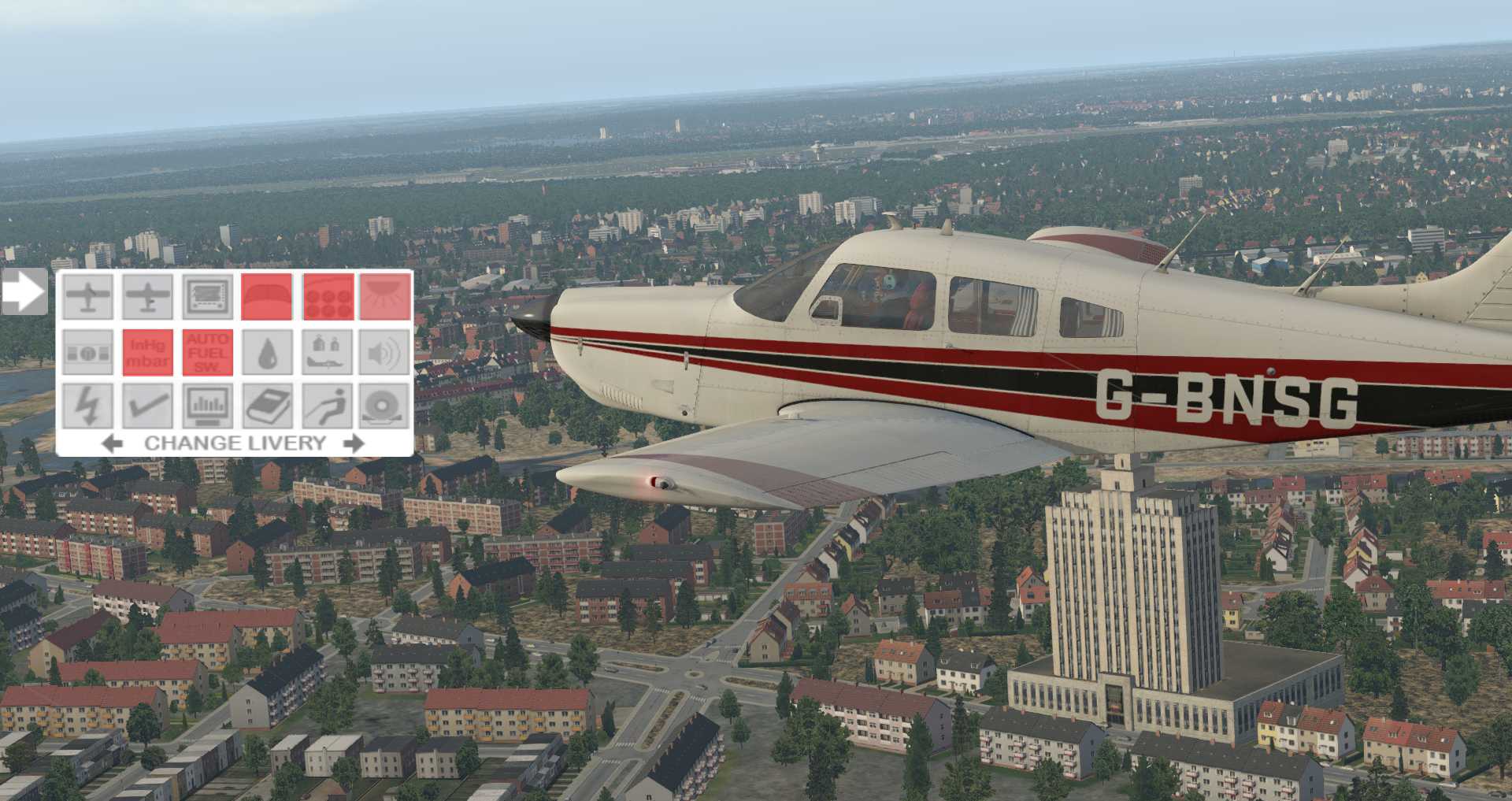Viewport: 1512px width, 801px height.
Task: Toggle the AUTO FUEL SW. button
Action: (208, 352)
